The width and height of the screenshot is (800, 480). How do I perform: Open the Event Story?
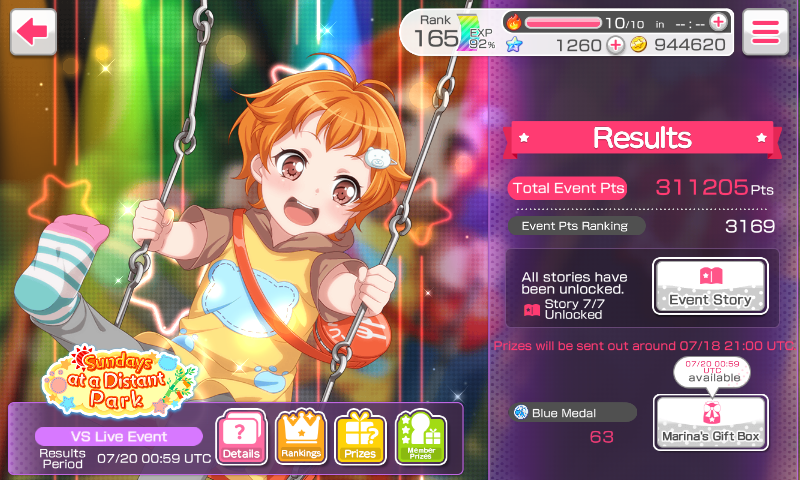[x=710, y=287]
